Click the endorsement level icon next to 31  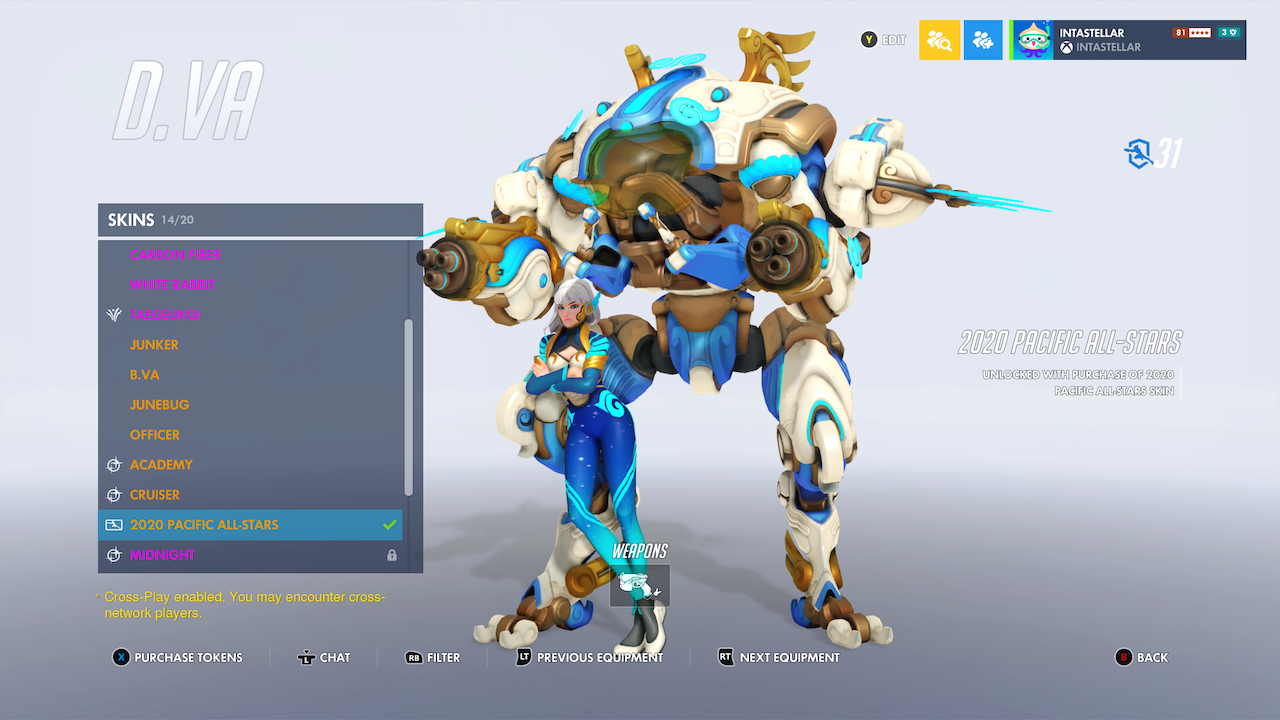click(x=1139, y=153)
